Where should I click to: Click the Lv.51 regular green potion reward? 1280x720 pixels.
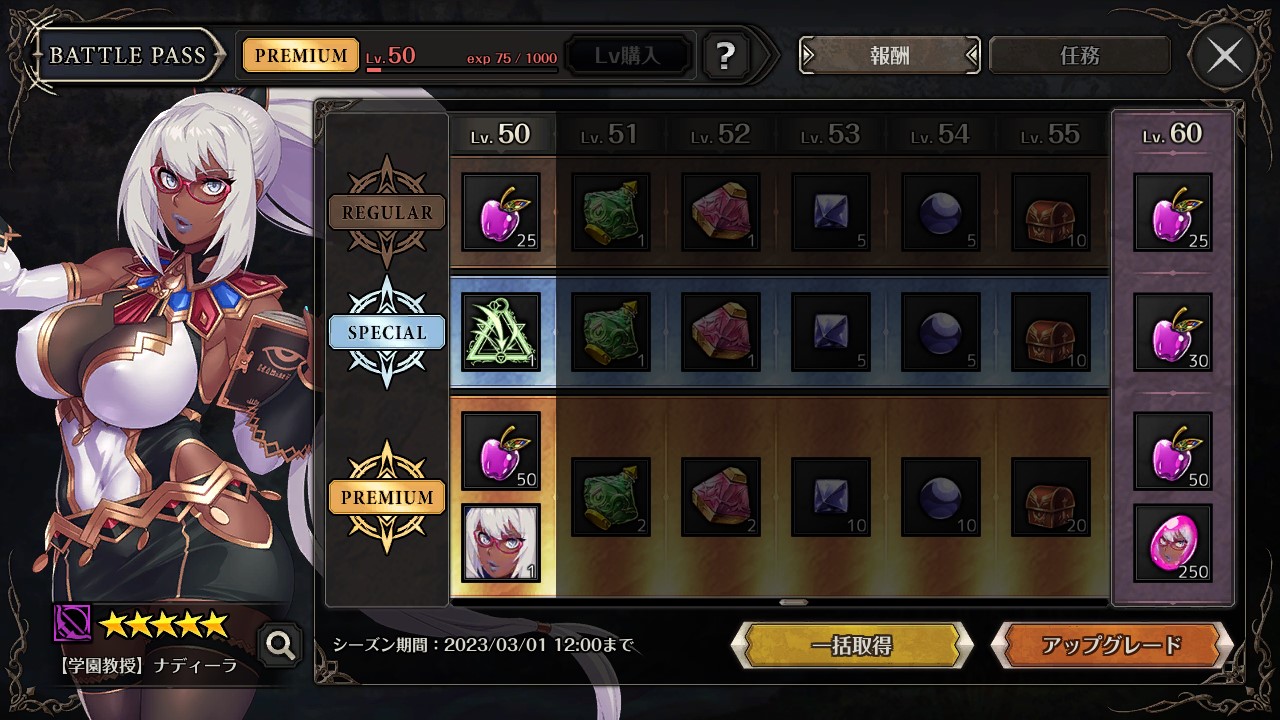pos(611,212)
